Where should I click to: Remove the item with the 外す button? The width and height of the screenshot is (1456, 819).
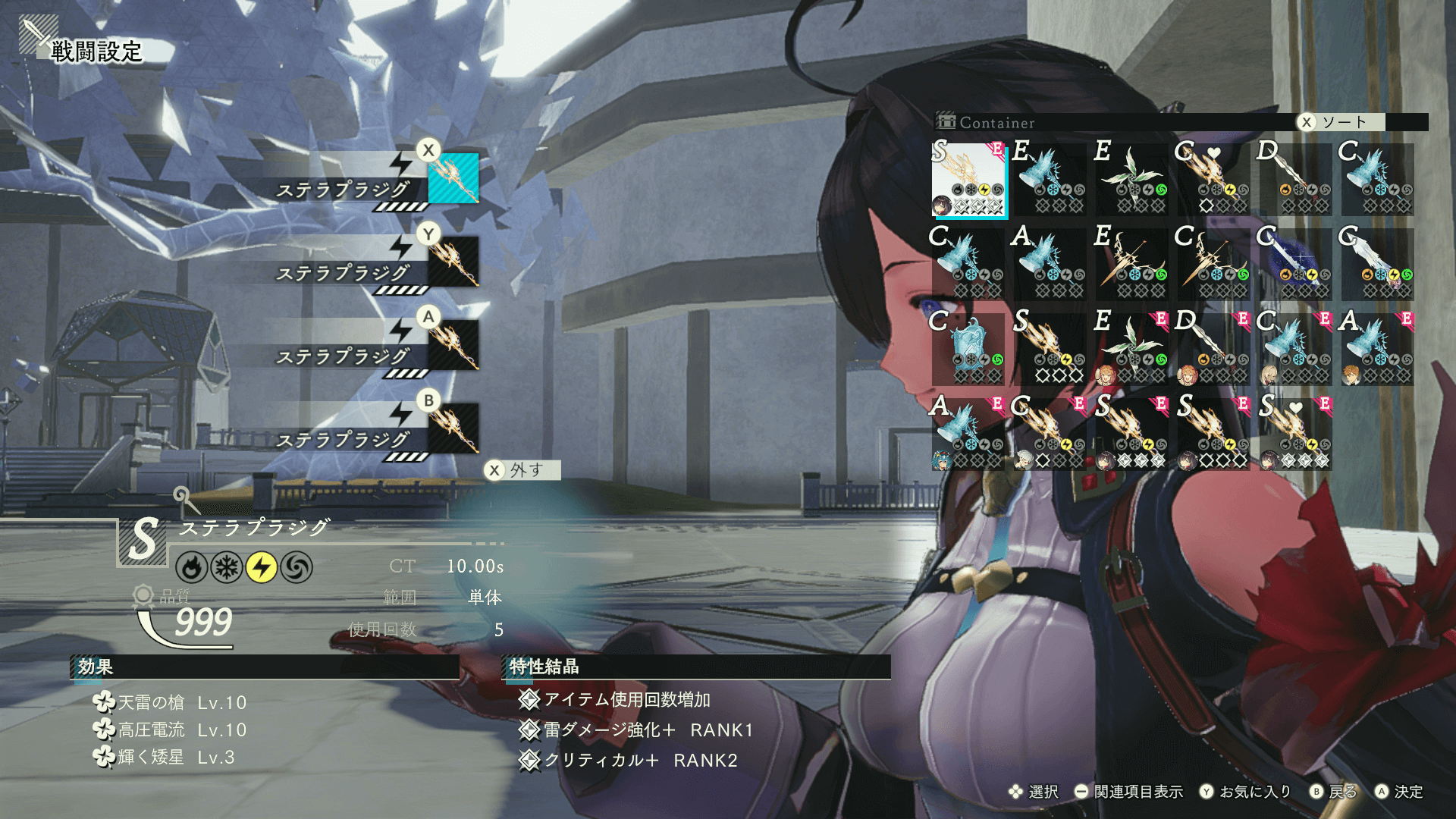pos(522,470)
